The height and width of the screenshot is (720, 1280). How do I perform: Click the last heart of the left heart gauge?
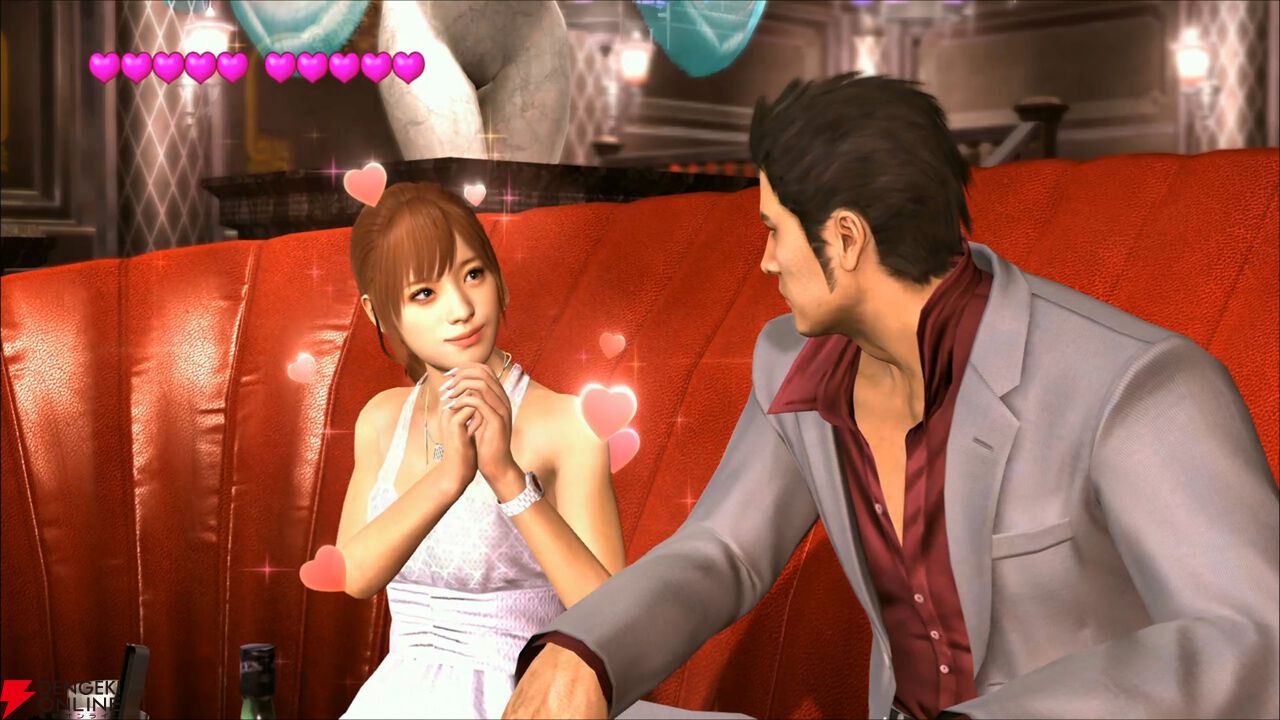tap(232, 66)
